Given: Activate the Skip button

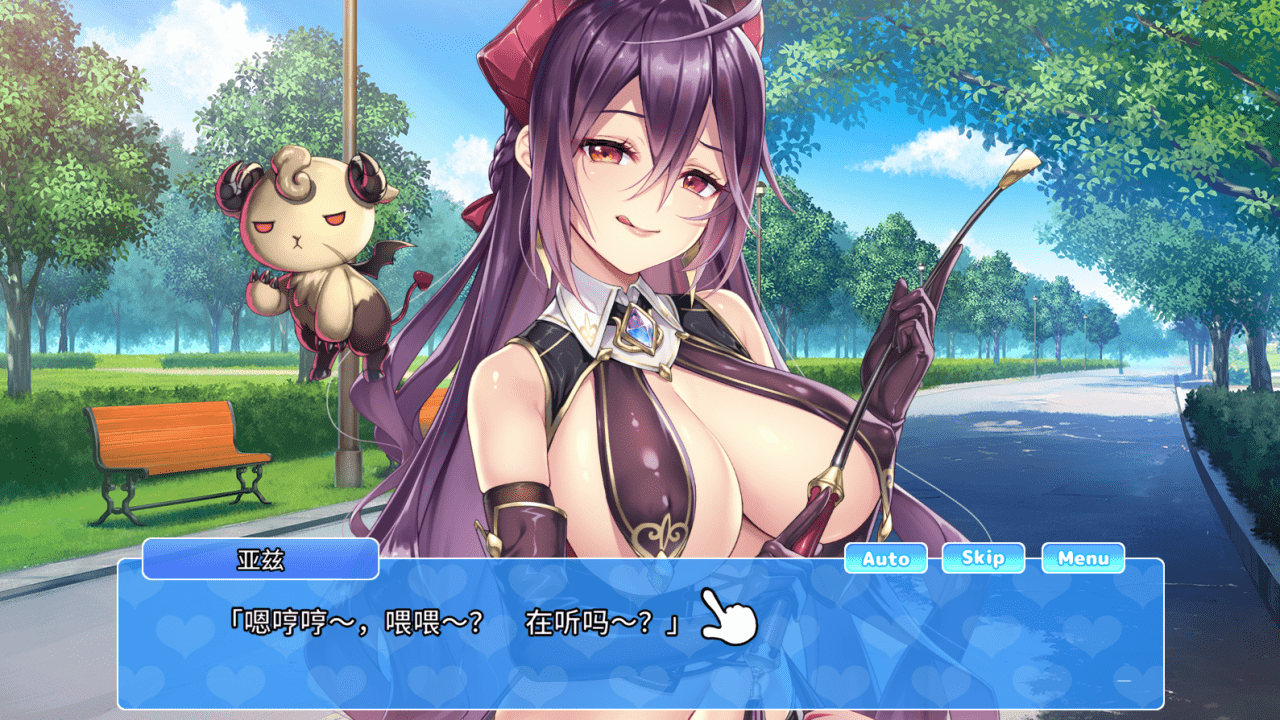Looking at the screenshot, I should (982, 559).
